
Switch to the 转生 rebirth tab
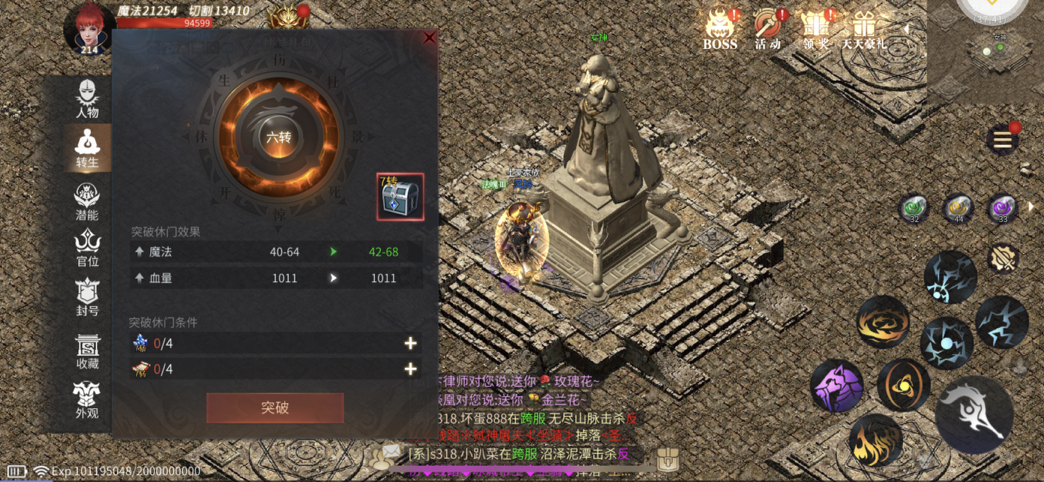tap(87, 149)
